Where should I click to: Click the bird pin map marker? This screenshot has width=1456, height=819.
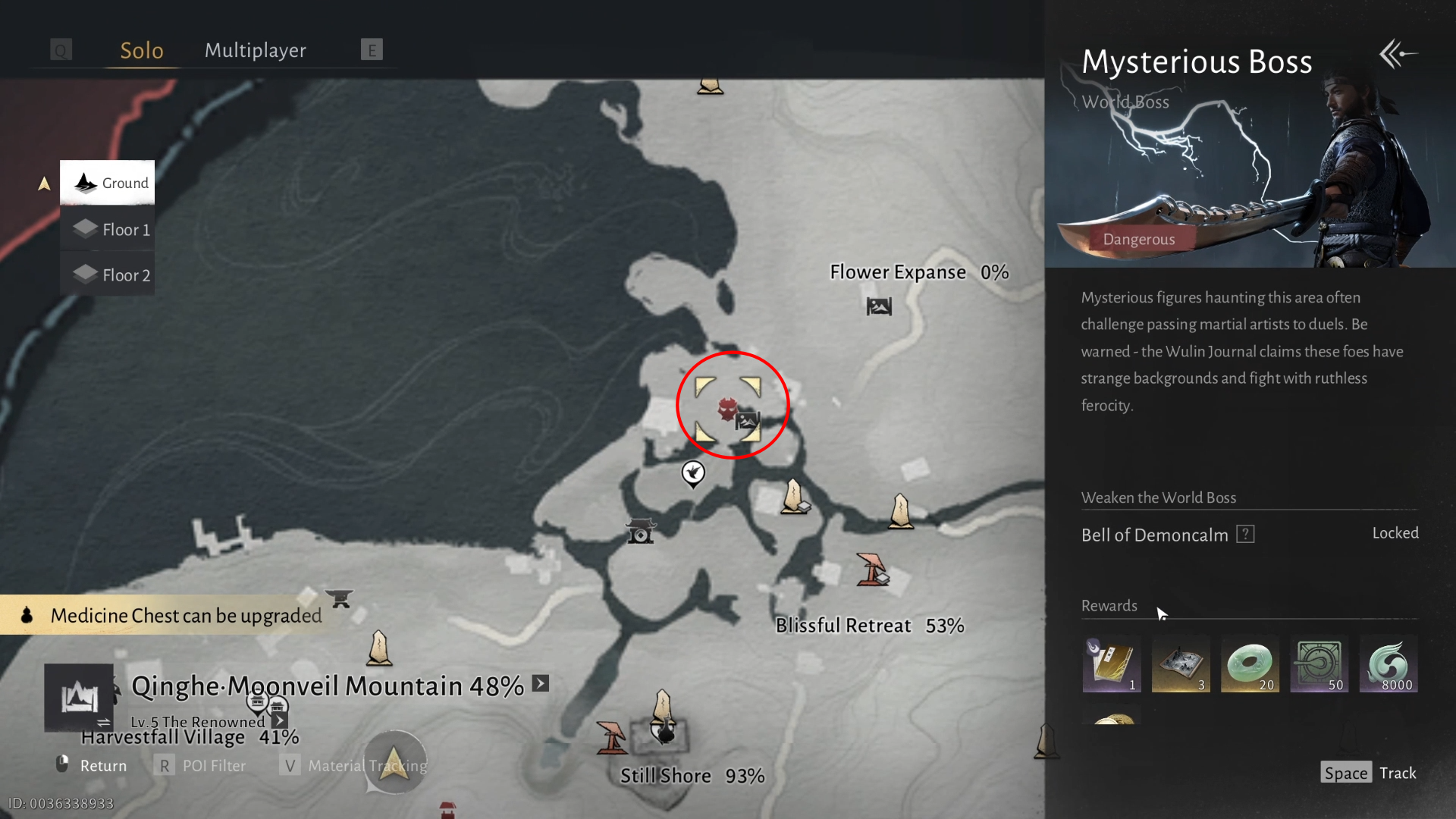692,473
